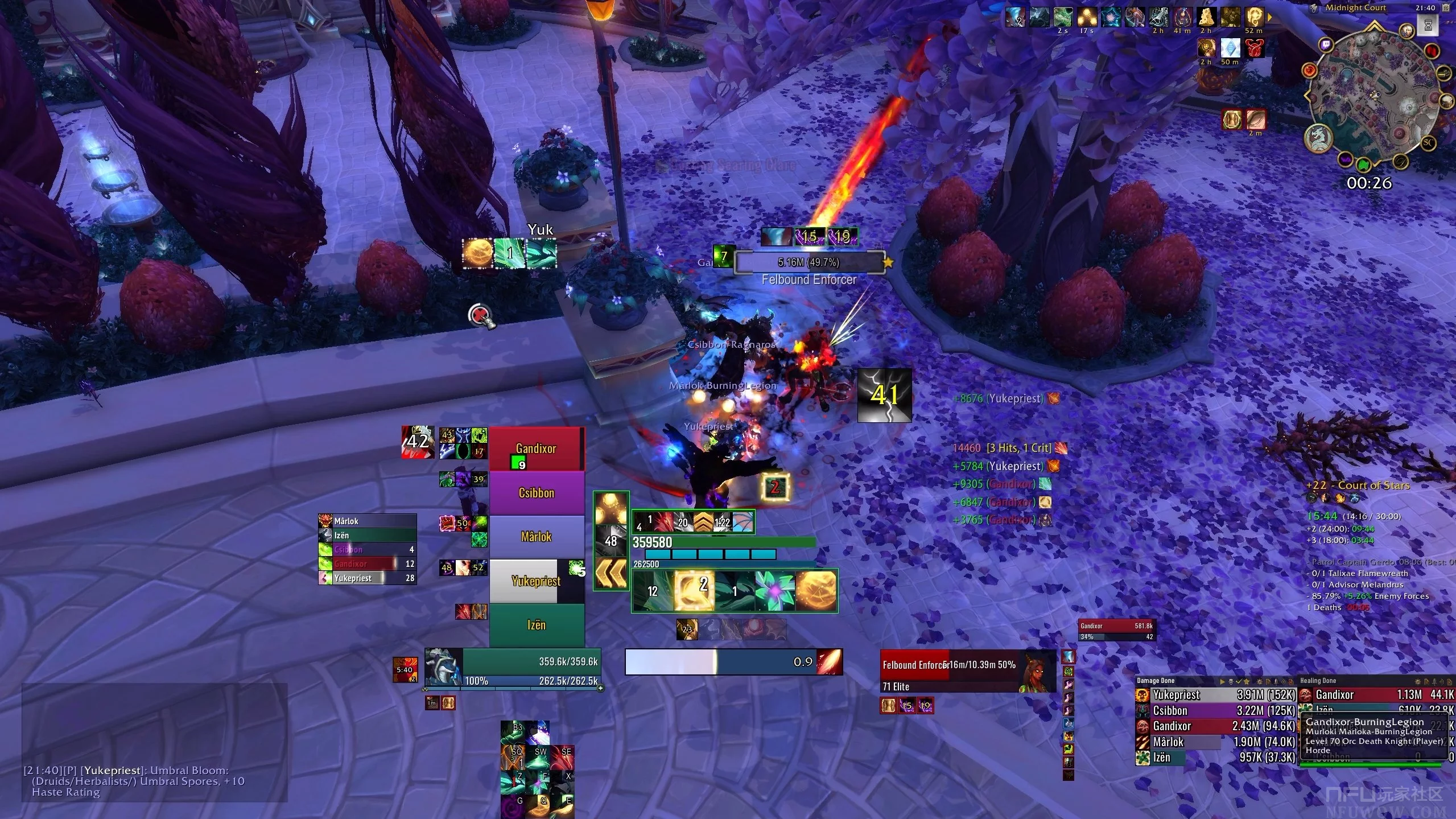Select Csibbon's row in the Damage Done meter

point(1215,711)
